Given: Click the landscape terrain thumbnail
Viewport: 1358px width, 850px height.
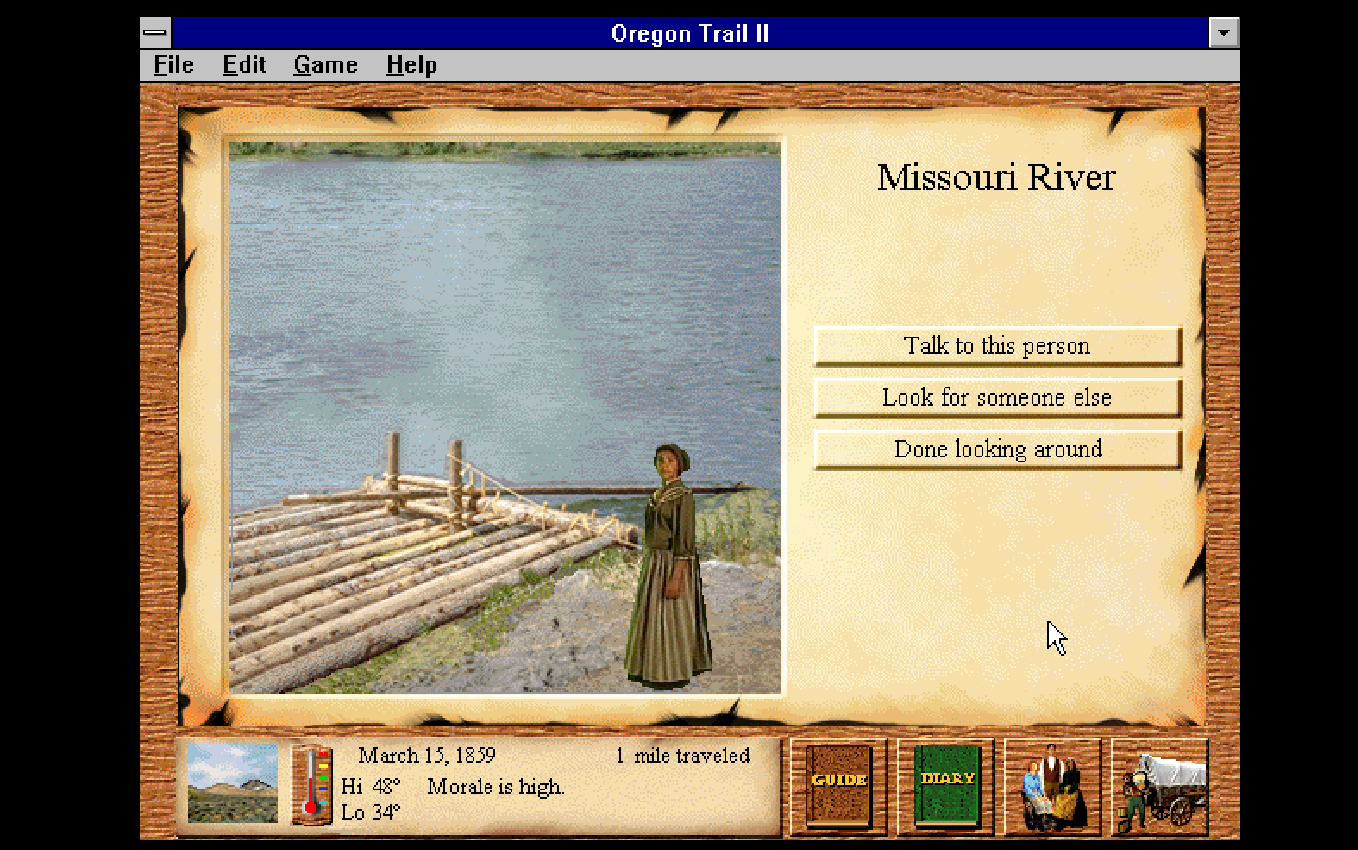Looking at the screenshot, I should [x=233, y=783].
